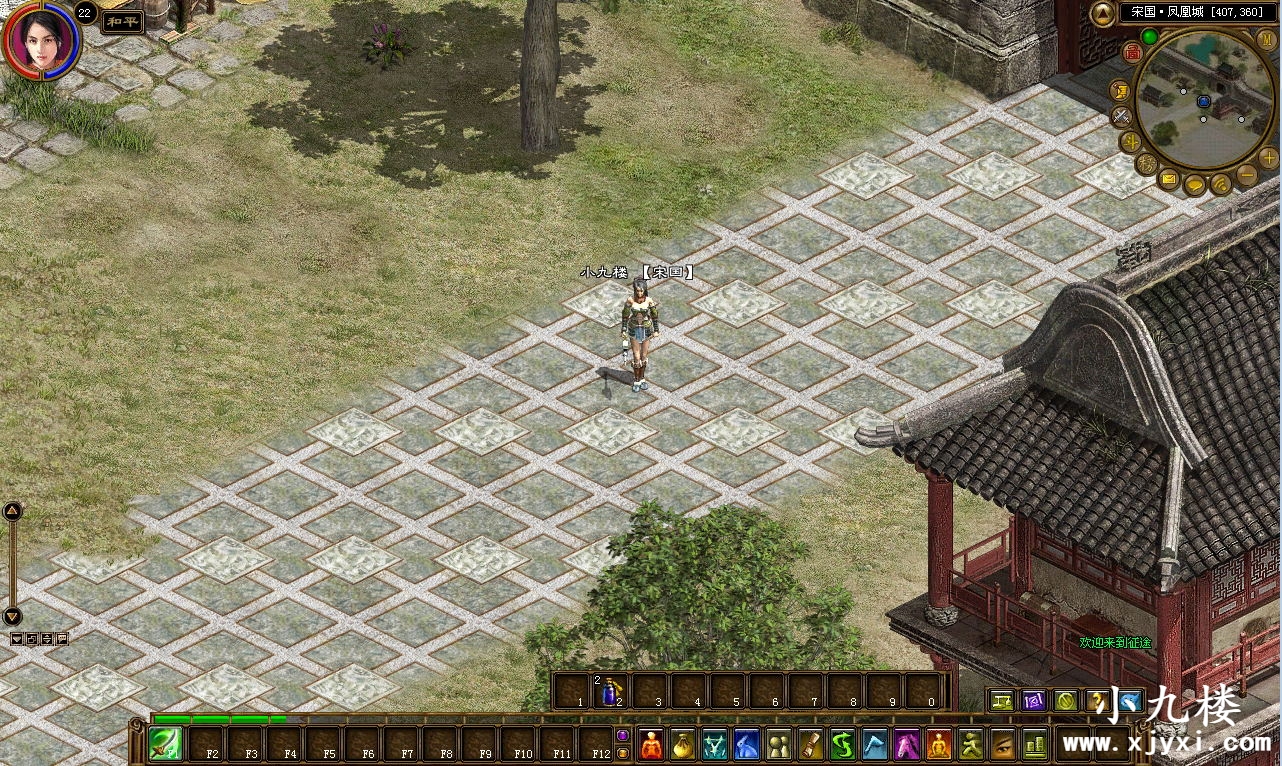Screen dimensions: 1282x766
Task: Open the world map with M button
Action: click(x=1266, y=38)
